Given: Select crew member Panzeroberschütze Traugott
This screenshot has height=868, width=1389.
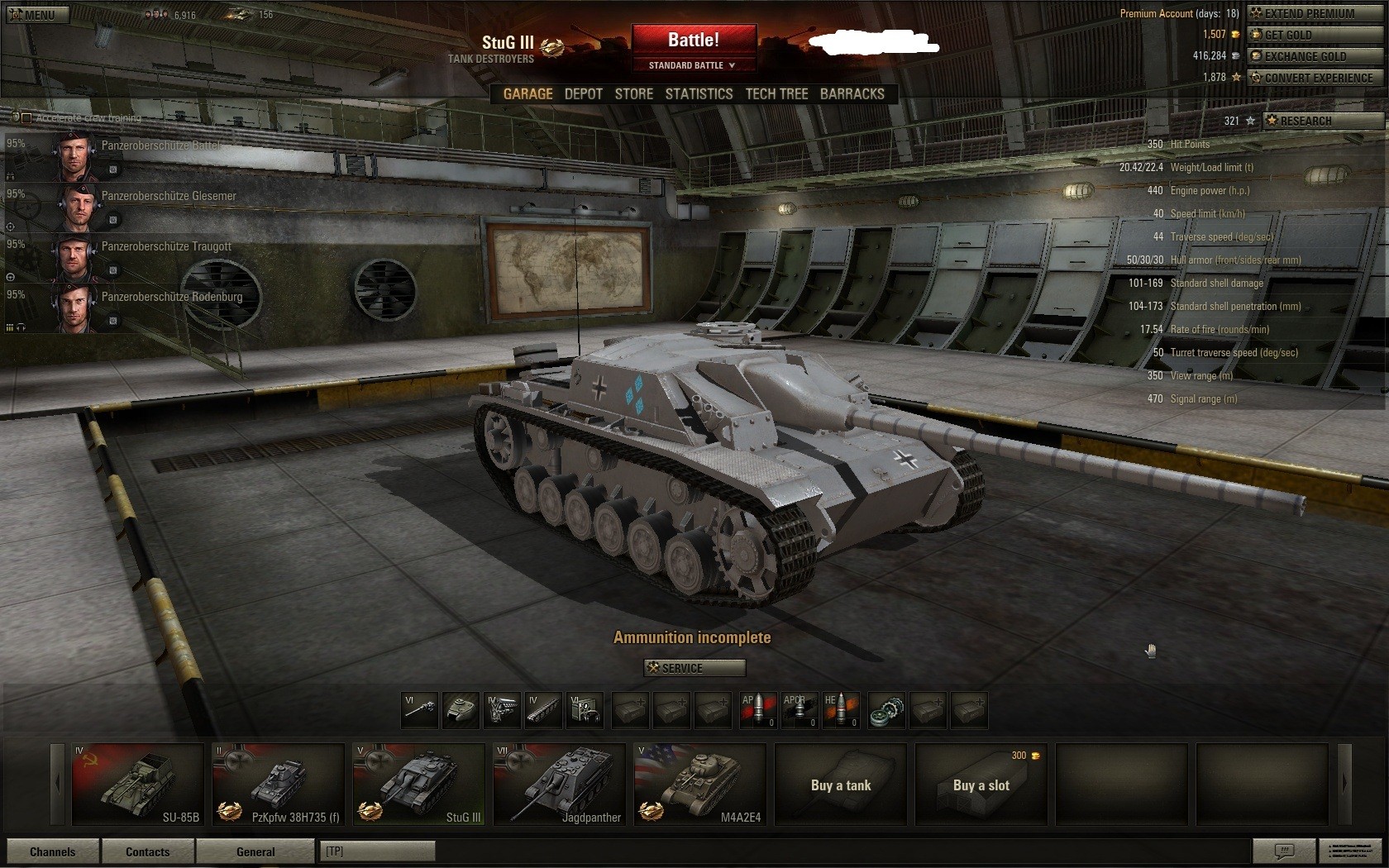Looking at the screenshot, I should click(x=165, y=247).
